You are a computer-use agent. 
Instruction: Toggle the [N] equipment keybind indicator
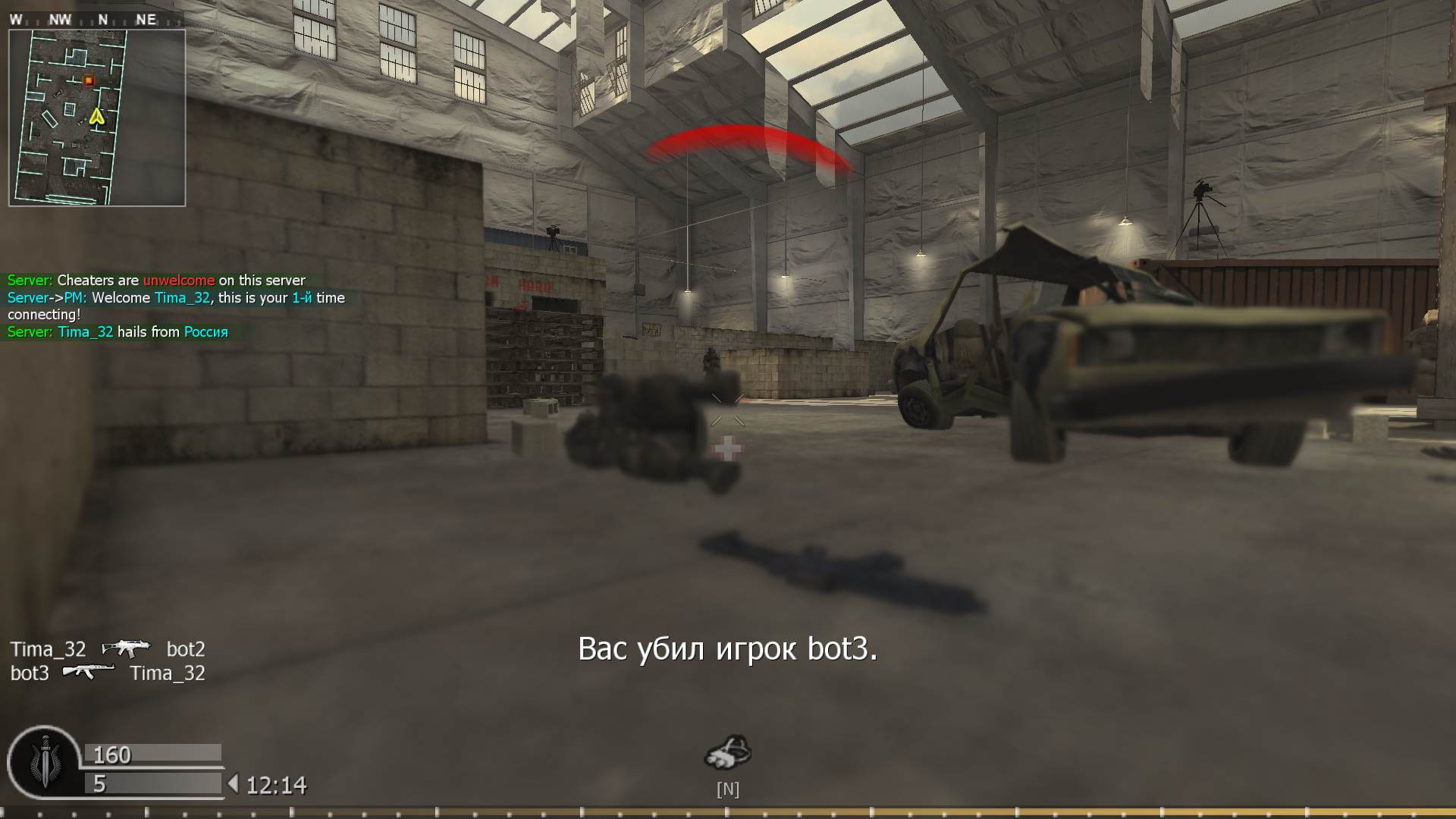729,789
